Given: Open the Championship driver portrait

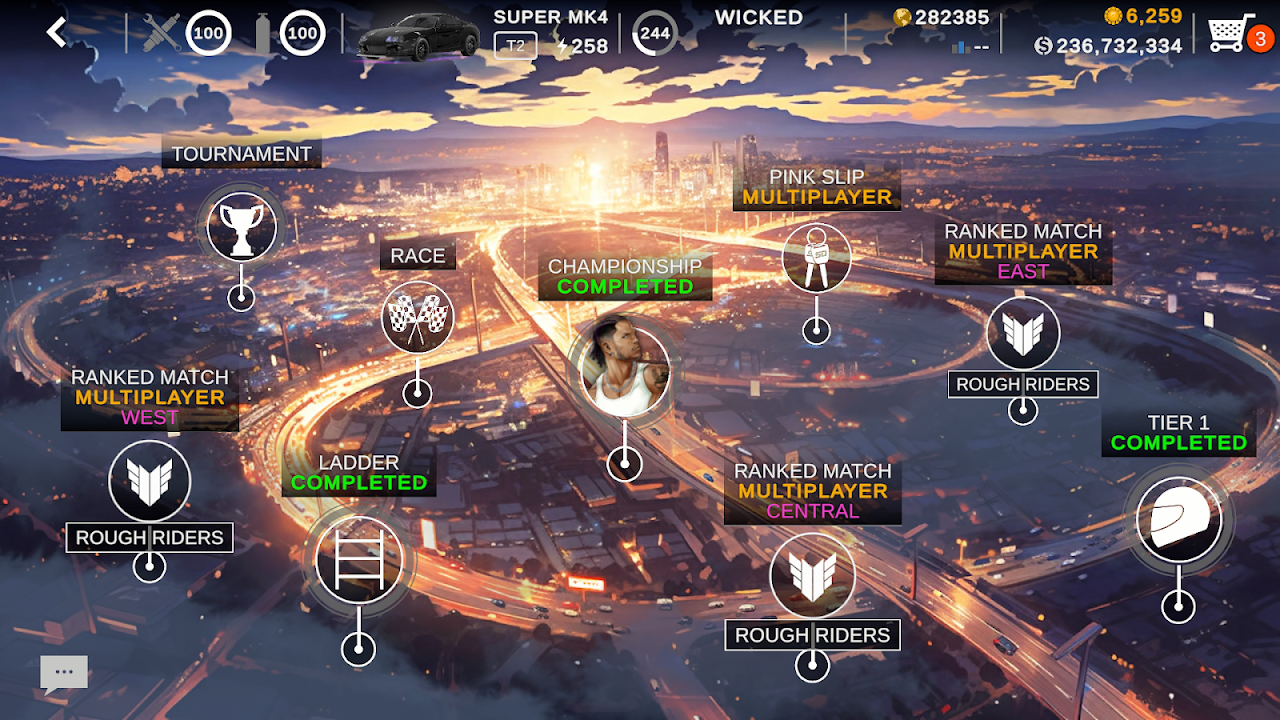Looking at the screenshot, I should coord(625,369).
